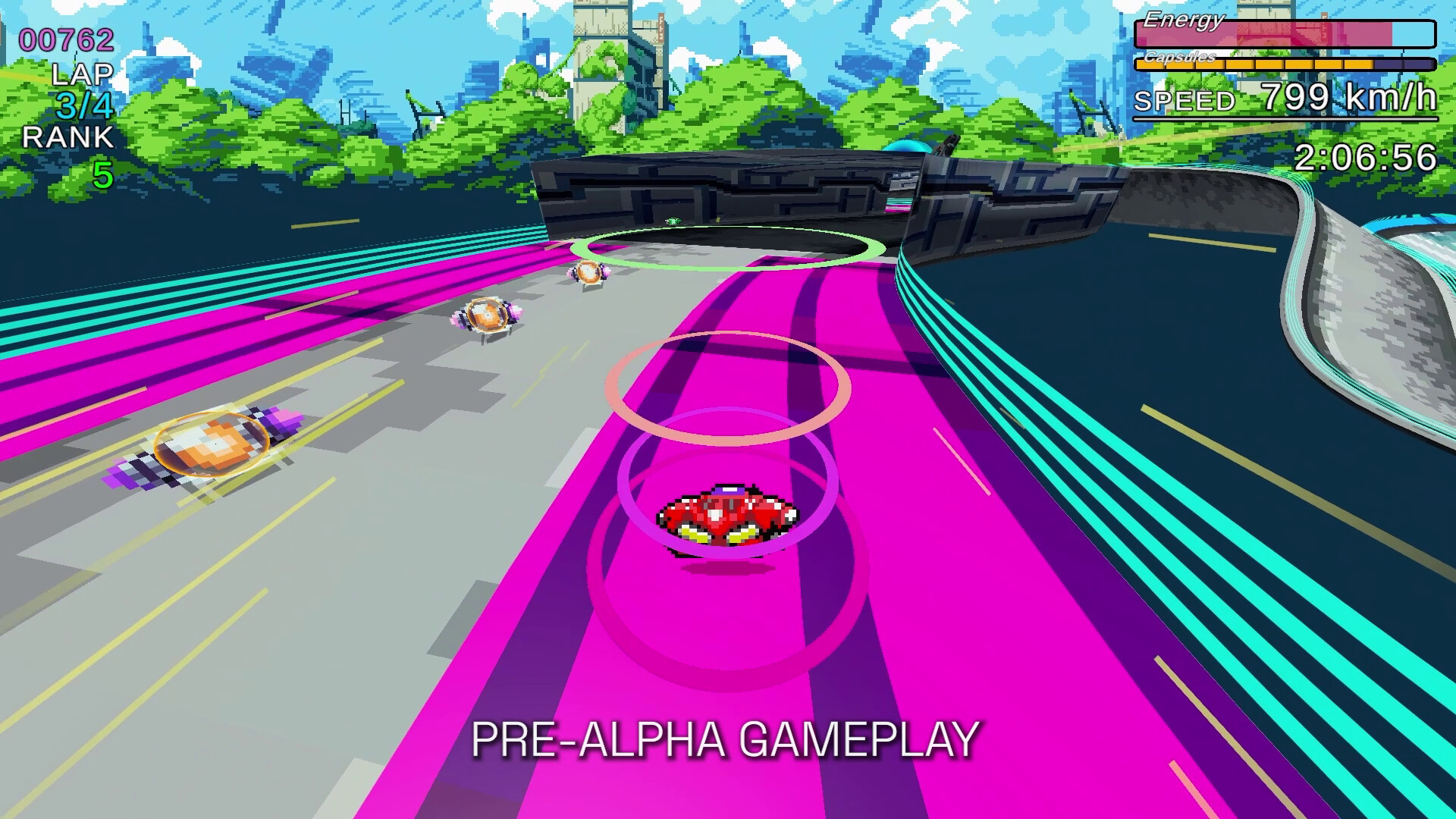1456x819 pixels.
Task: Select the SPEED readout showing 799 km/h
Action: pyautogui.click(x=1289, y=97)
